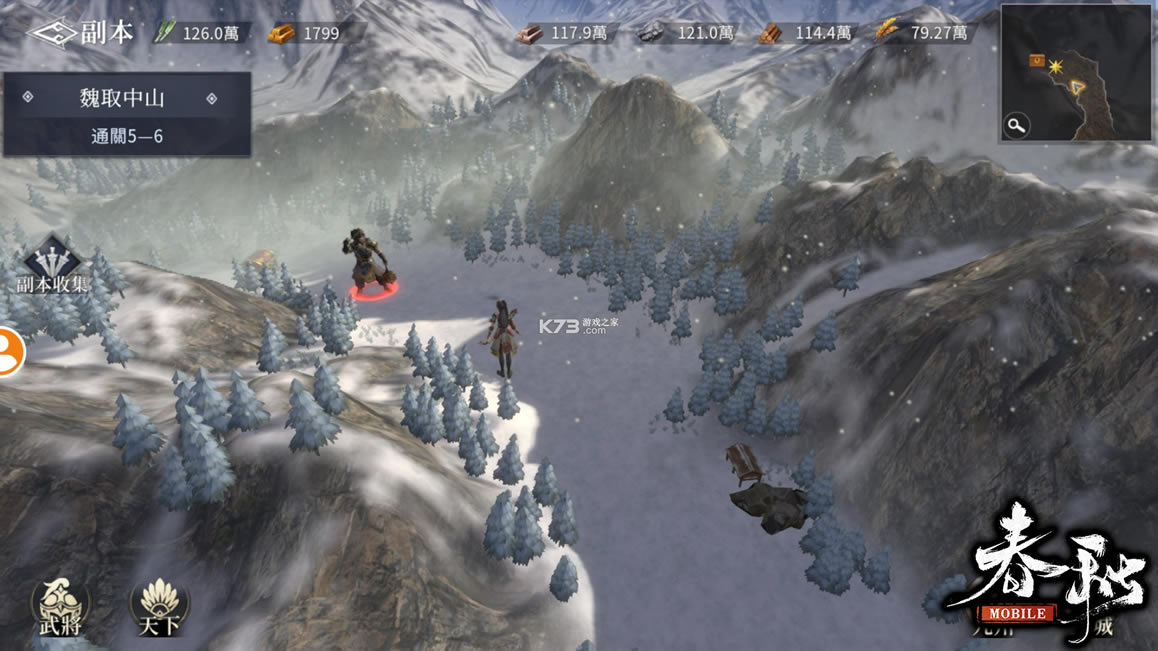1158x651 pixels.
Task: Open the orange chat bubble at left edge
Action: click(x=8, y=351)
